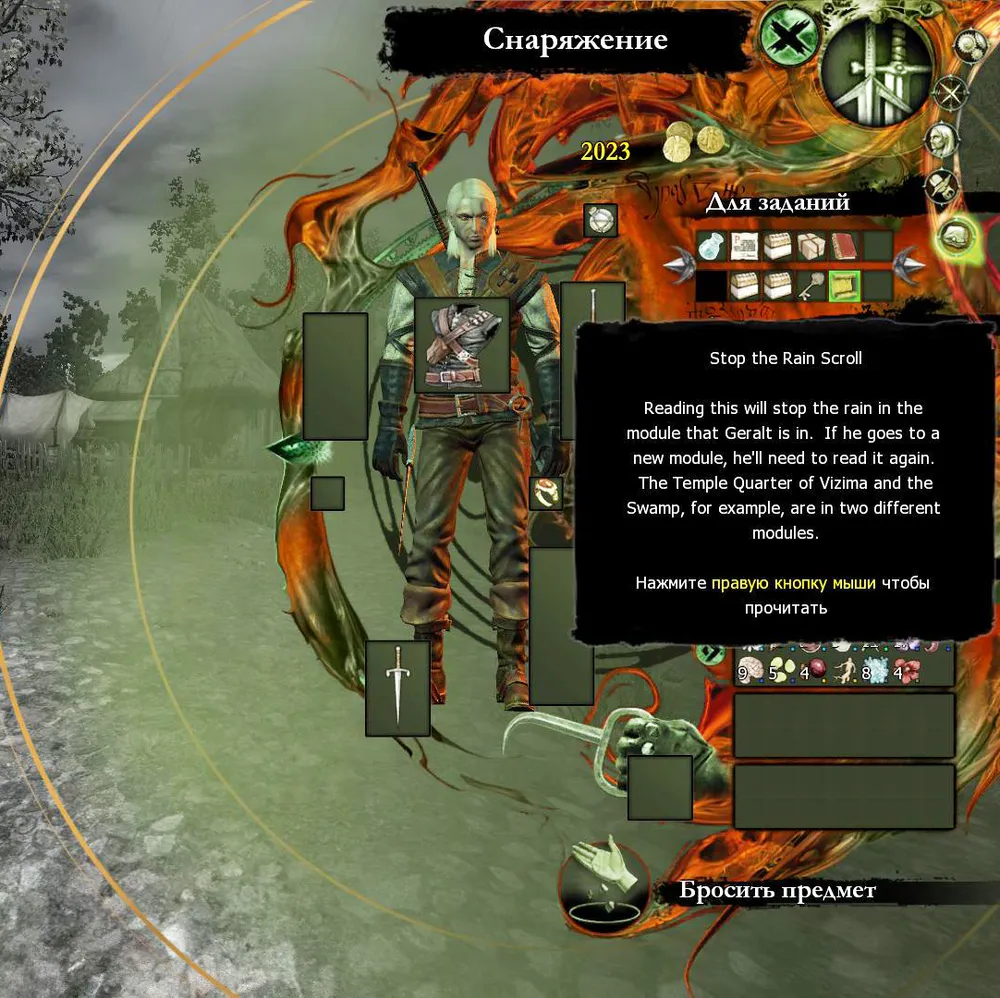
Task: Open the Geralt portrait character icon
Action: click(940, 140)
